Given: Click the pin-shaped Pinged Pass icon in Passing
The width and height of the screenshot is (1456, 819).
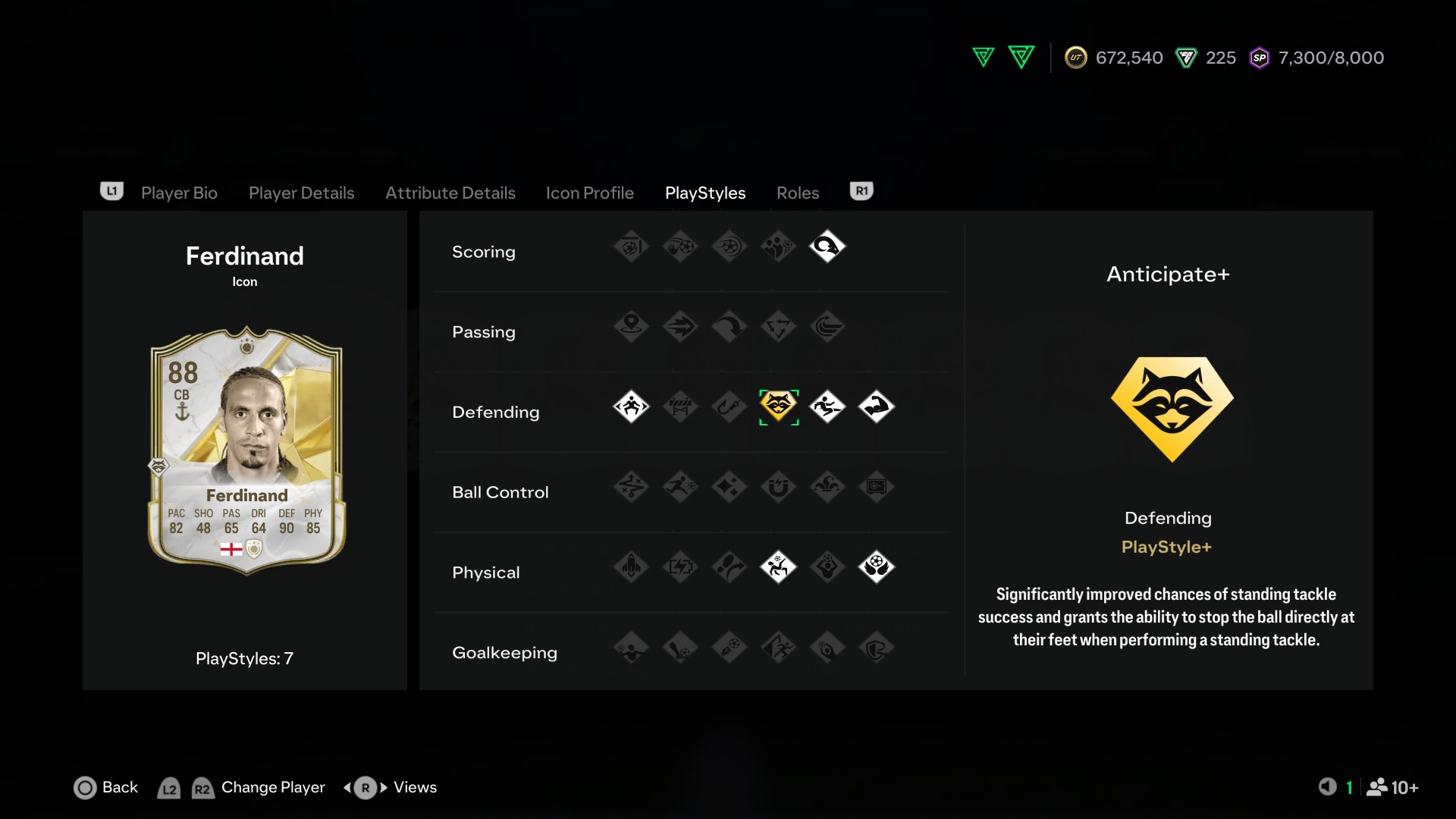Looking at the screenshot, I should [631, 327].
